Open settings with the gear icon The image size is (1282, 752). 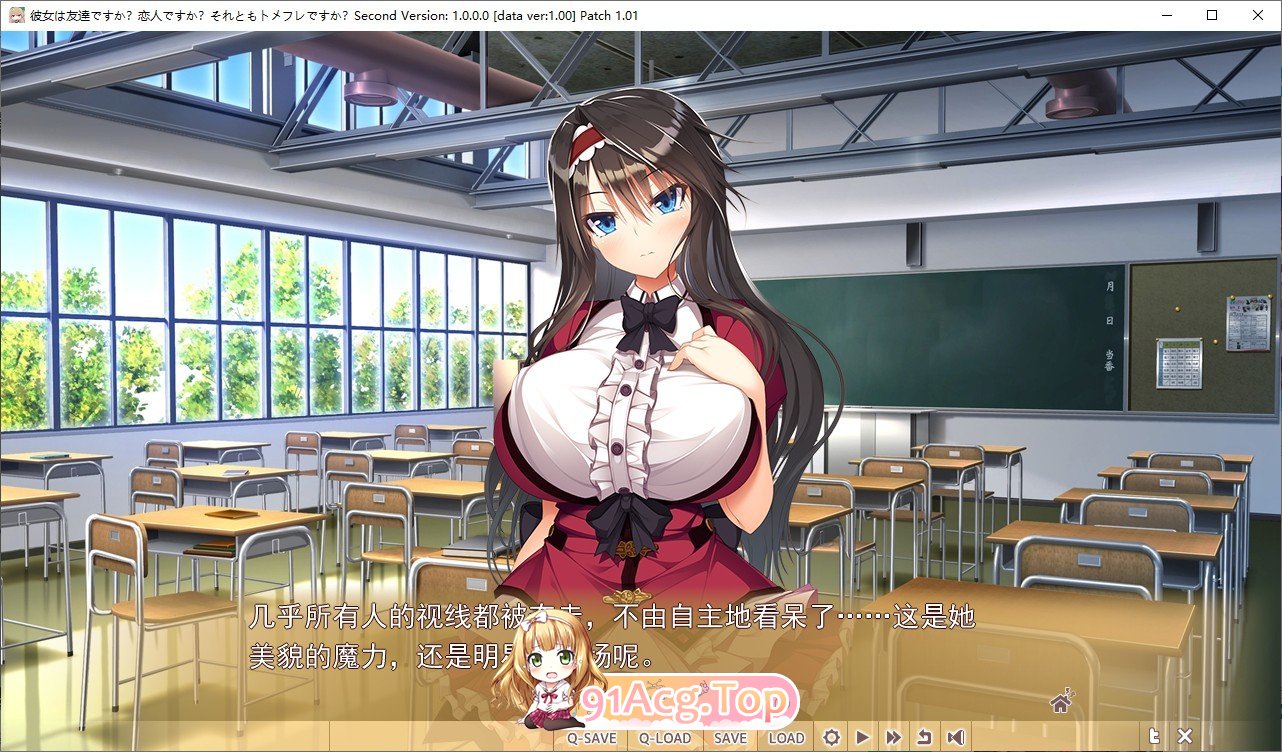pyautogui.click(x=831, y=736)
